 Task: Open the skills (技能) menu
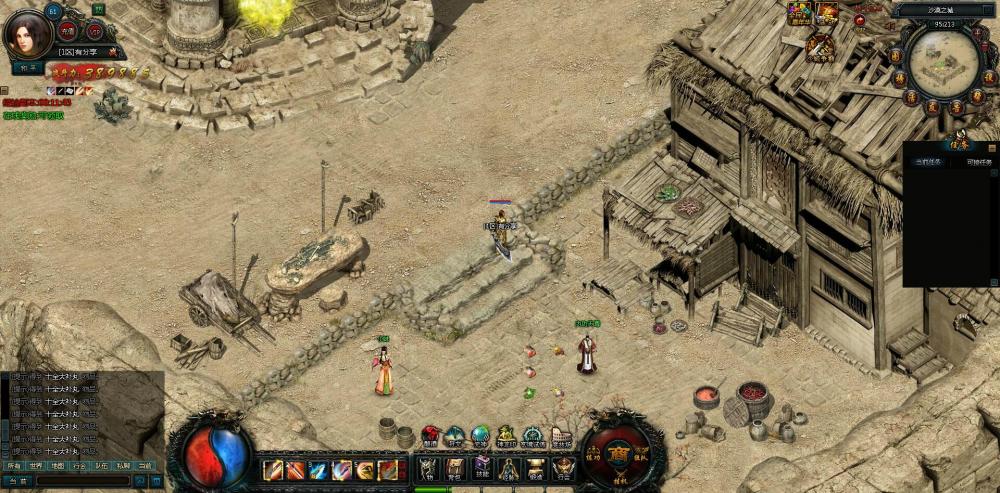pyautogui.click(x=482, y=468)
